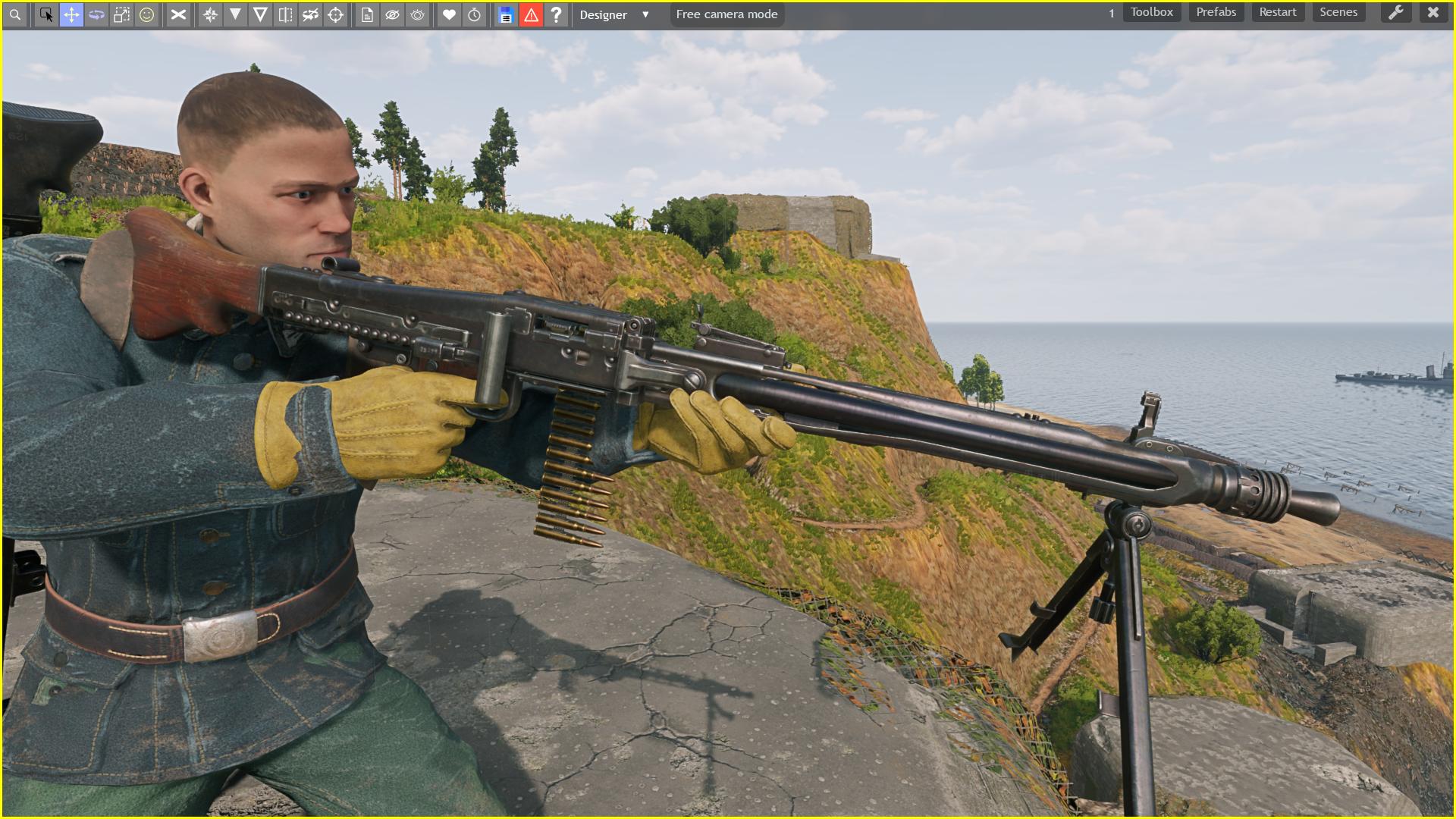Click the compass star toolbar icon
Screen dimensions: 1456x819
pyautogui.click(x=211, y=14)
